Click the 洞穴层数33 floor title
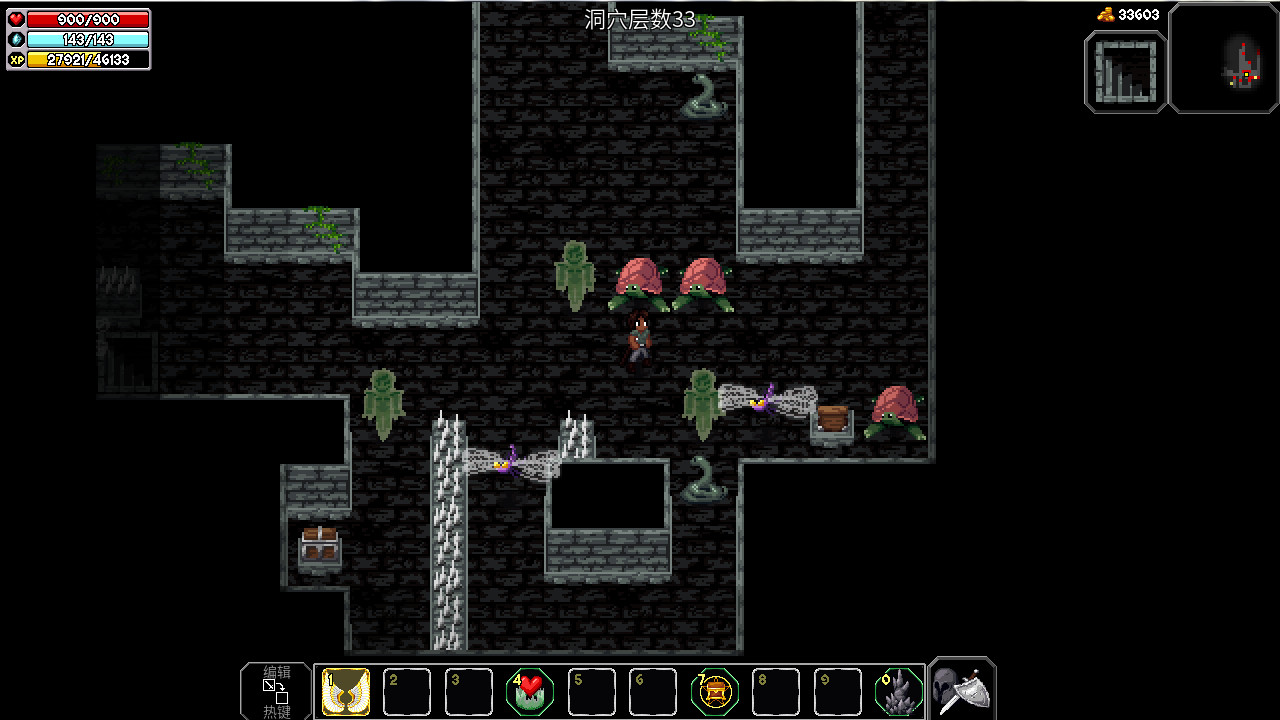Image resolution: width=1280 pixels, height=720 pixels. coord(640,18)
